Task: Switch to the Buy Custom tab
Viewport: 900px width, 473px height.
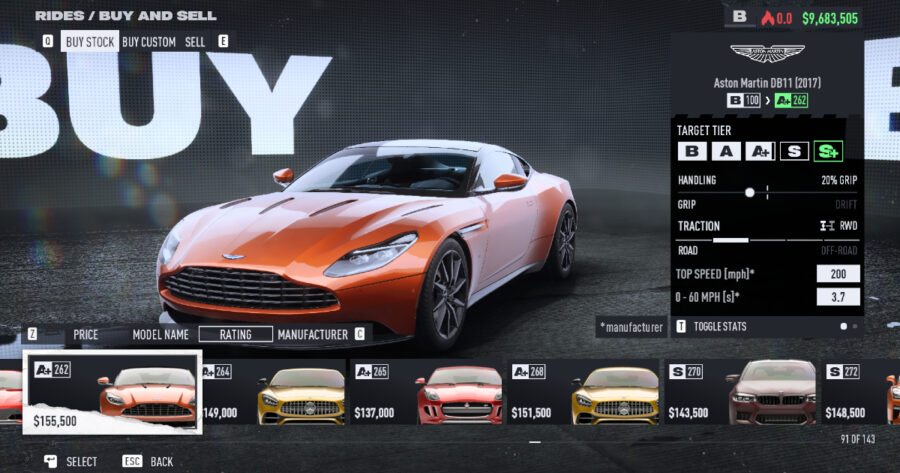Action: pos(149,42)
